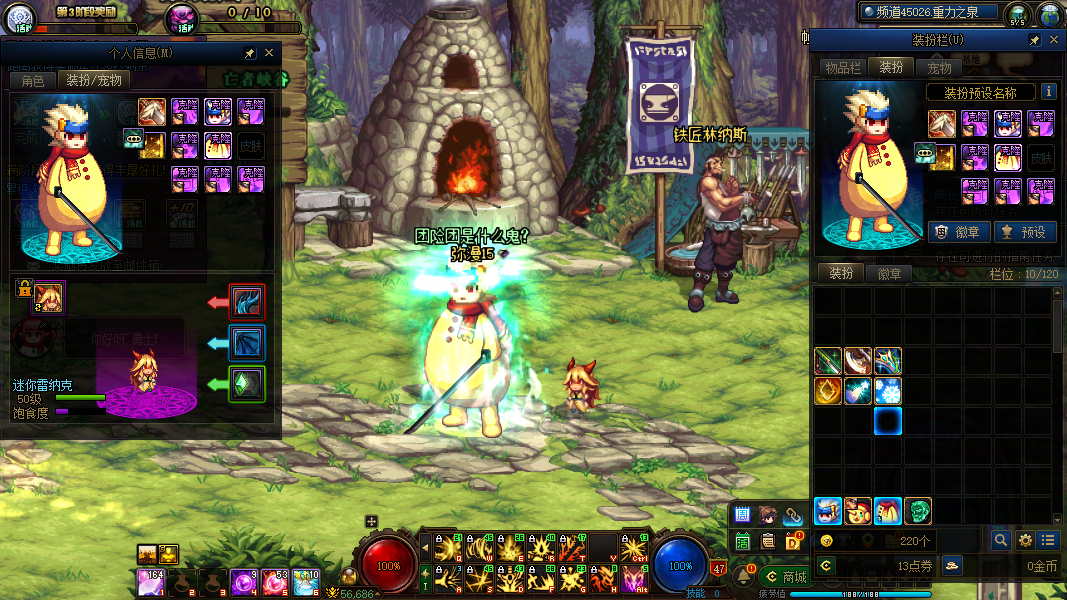Open the 预设 costume preset button

(1022, 231)
